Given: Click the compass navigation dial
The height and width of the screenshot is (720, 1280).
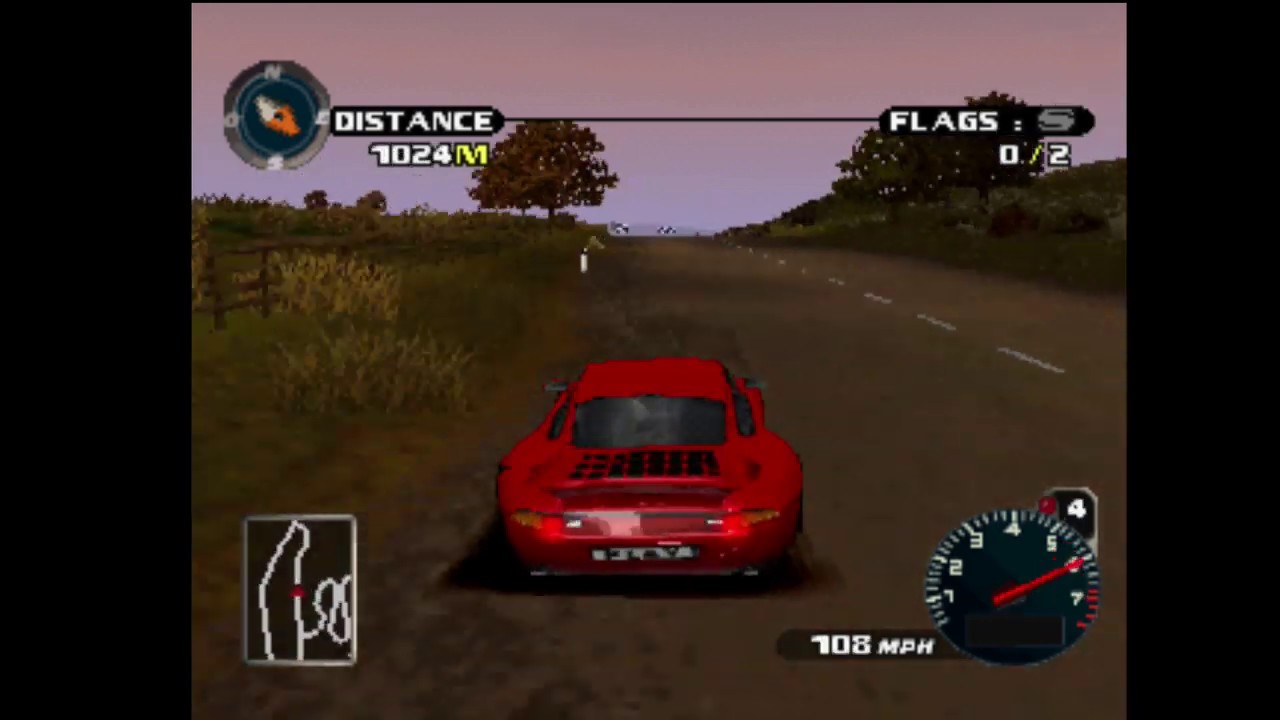Looking at the screenshot, I should pos(277,117).
